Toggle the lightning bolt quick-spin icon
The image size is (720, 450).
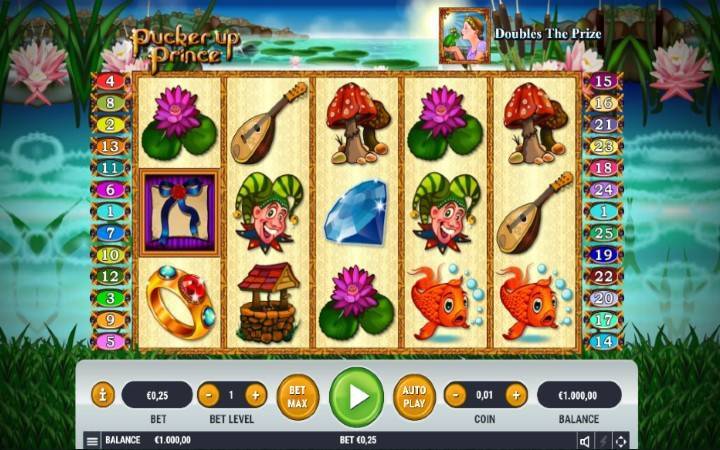click(603, 440)
